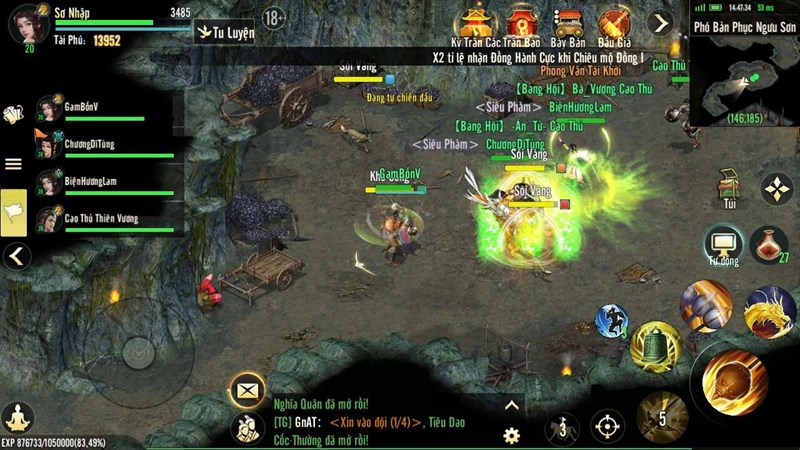The width and height of the screenshot is (800, 450).
Task: Activate the golden bell skill
Action: tap(656, 345)
